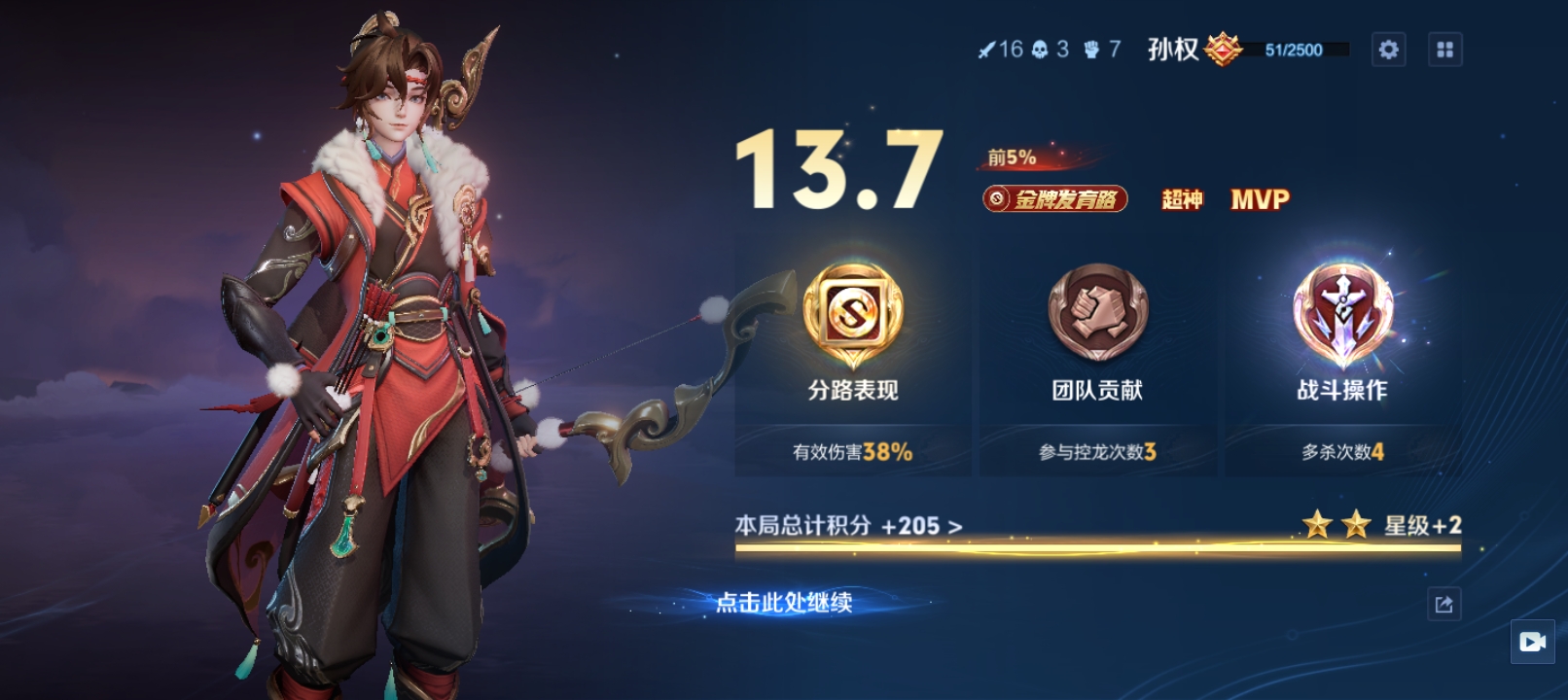Screen dimensions: 1568x700
Task: Click the share icon button
Action: (x=1443, y=605)
